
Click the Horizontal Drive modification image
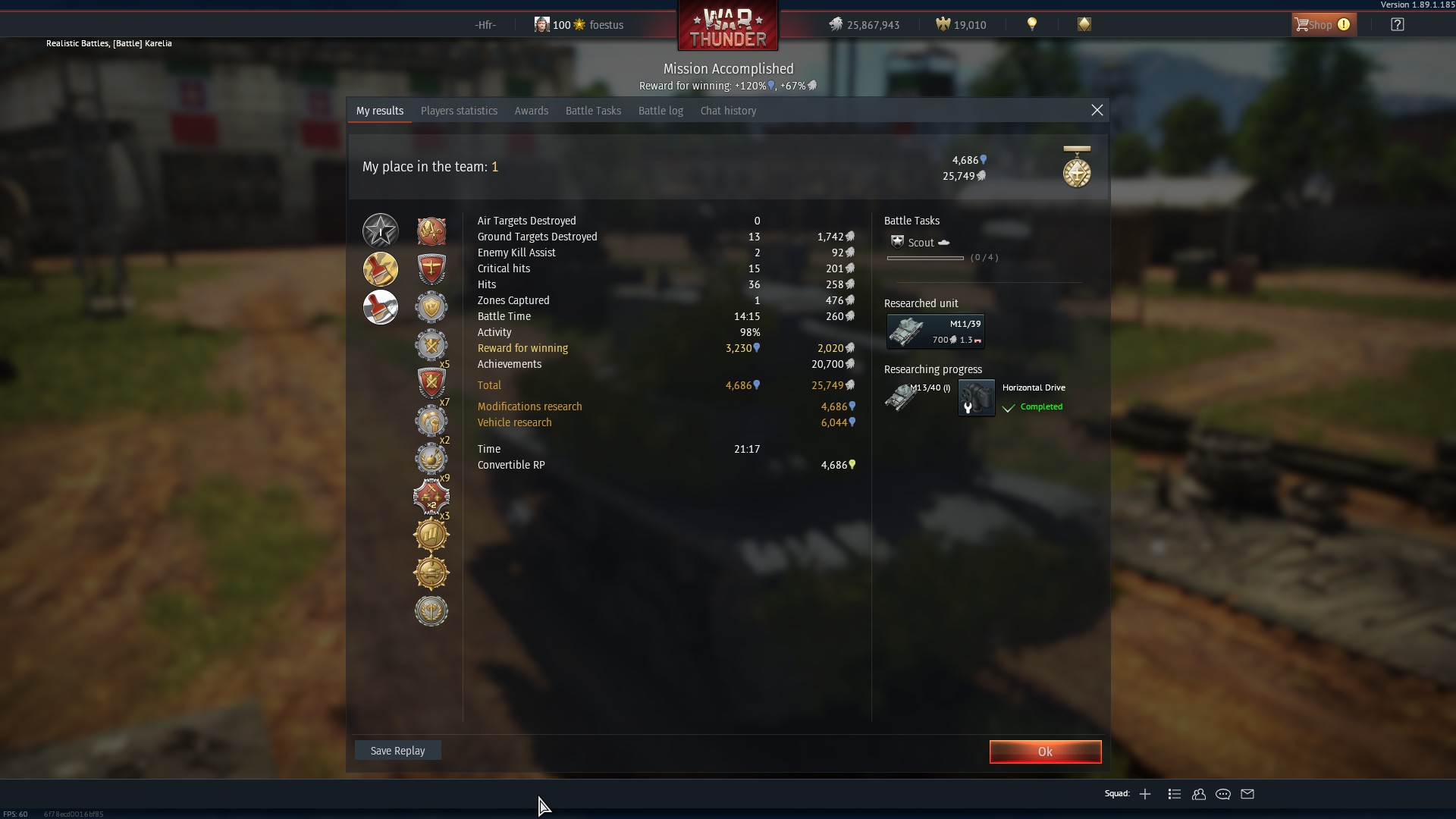(975, 398)
